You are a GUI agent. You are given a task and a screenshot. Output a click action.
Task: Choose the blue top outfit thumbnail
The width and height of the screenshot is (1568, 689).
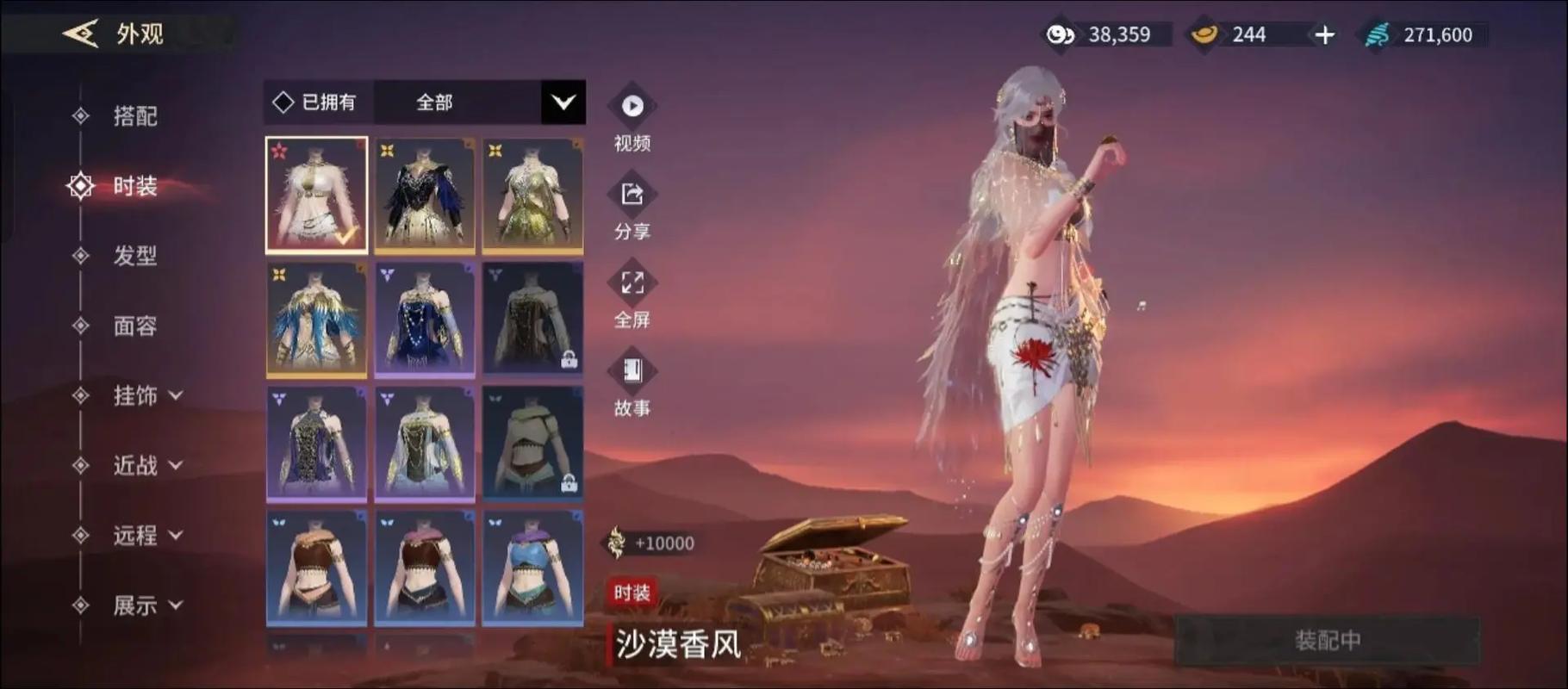click(532, 568)
